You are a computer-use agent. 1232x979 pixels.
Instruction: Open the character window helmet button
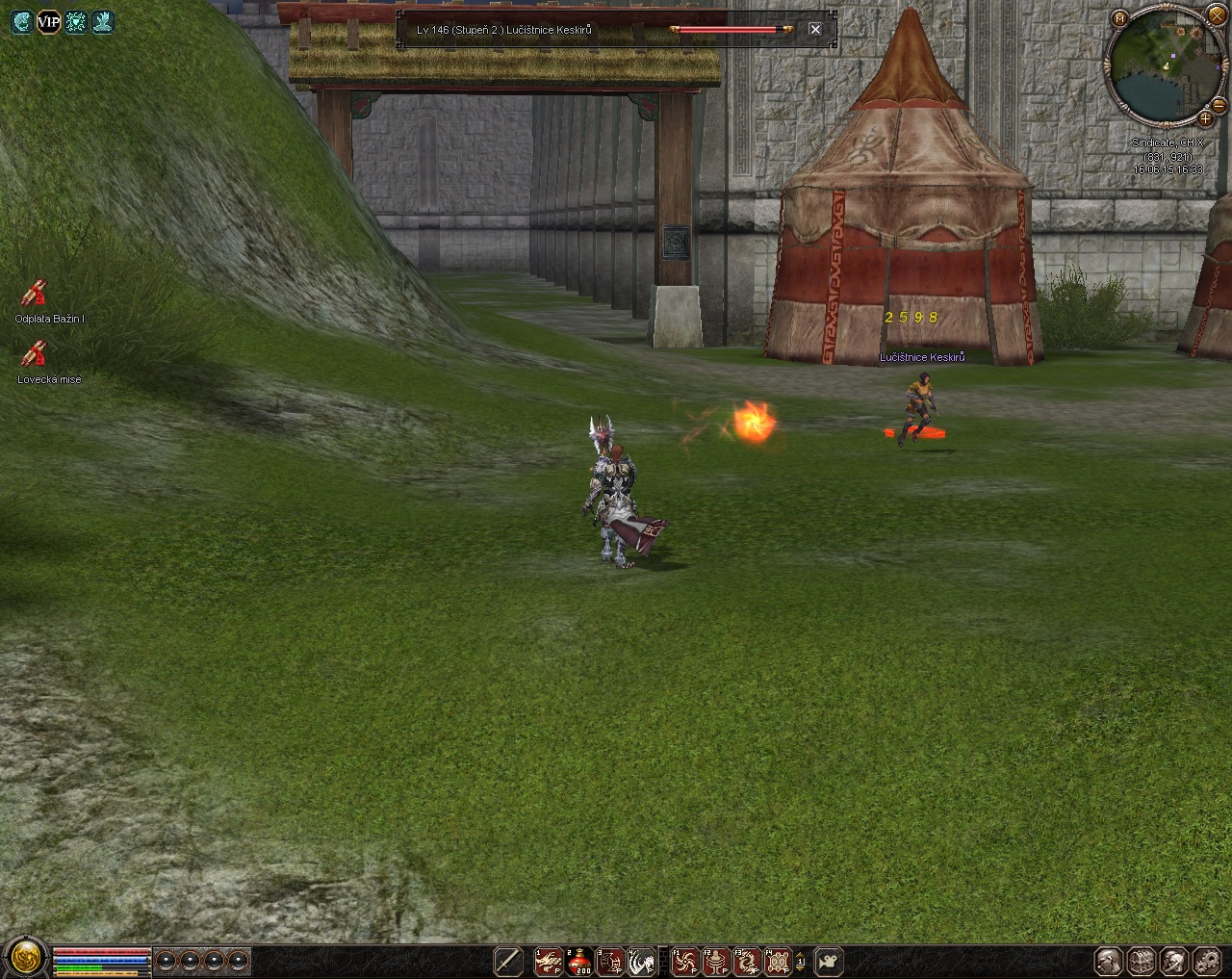[1109, 961]
